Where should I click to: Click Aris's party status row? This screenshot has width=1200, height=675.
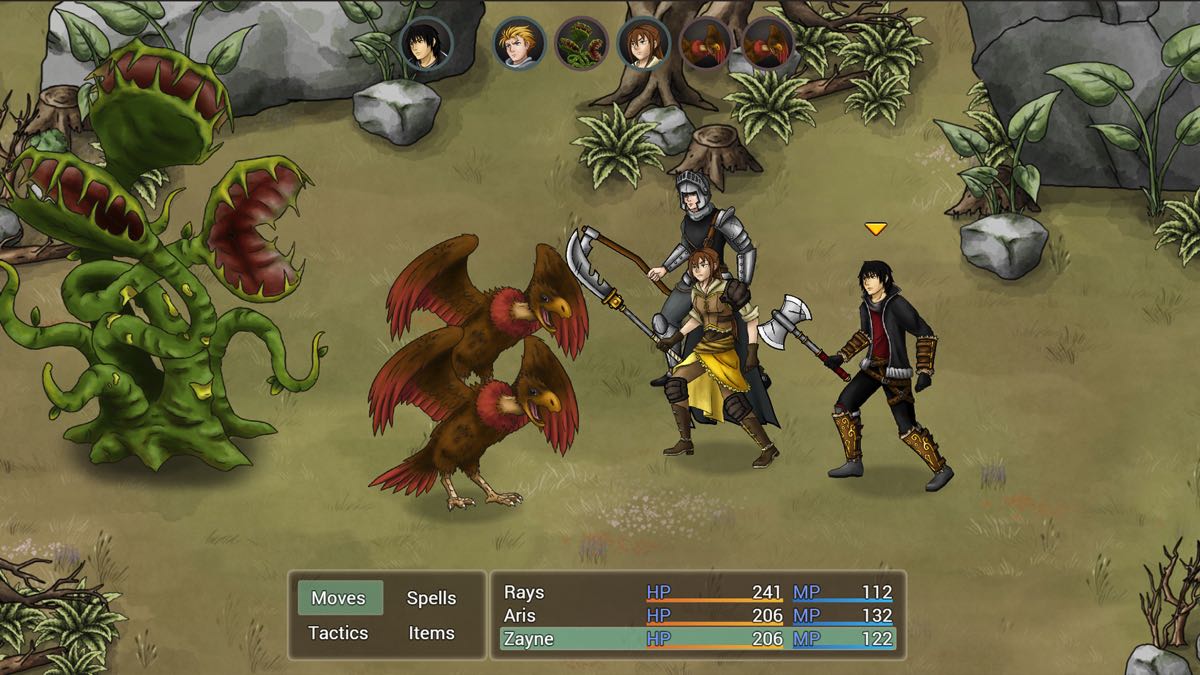(698, 616)
